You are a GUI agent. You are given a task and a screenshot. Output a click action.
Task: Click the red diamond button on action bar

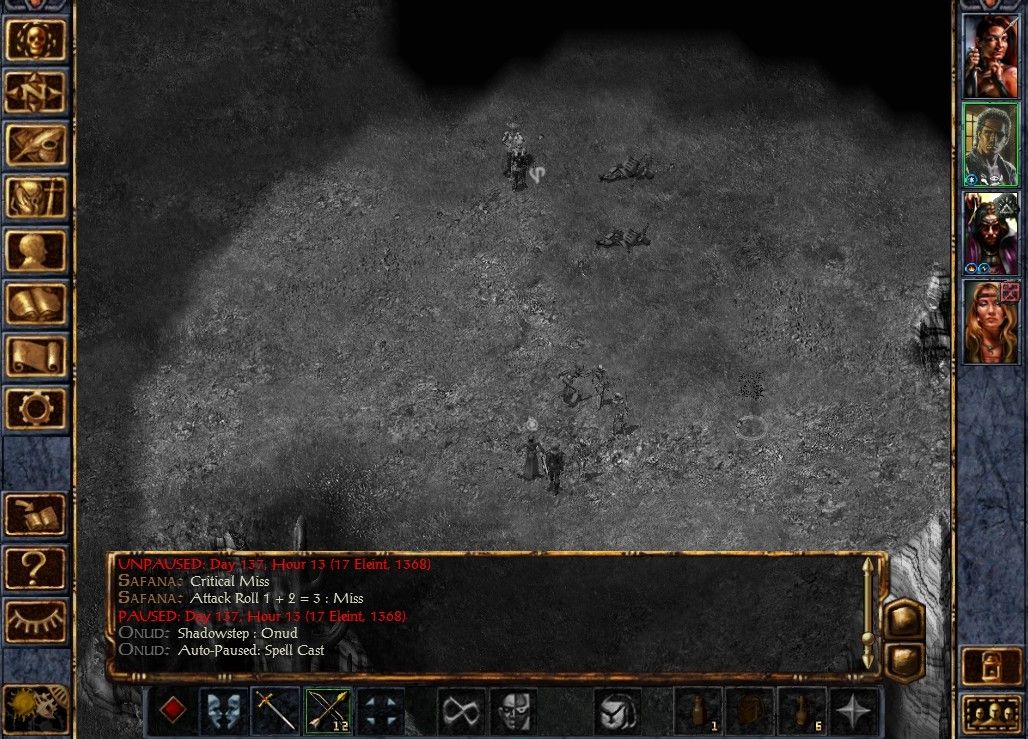pos(173,711)
